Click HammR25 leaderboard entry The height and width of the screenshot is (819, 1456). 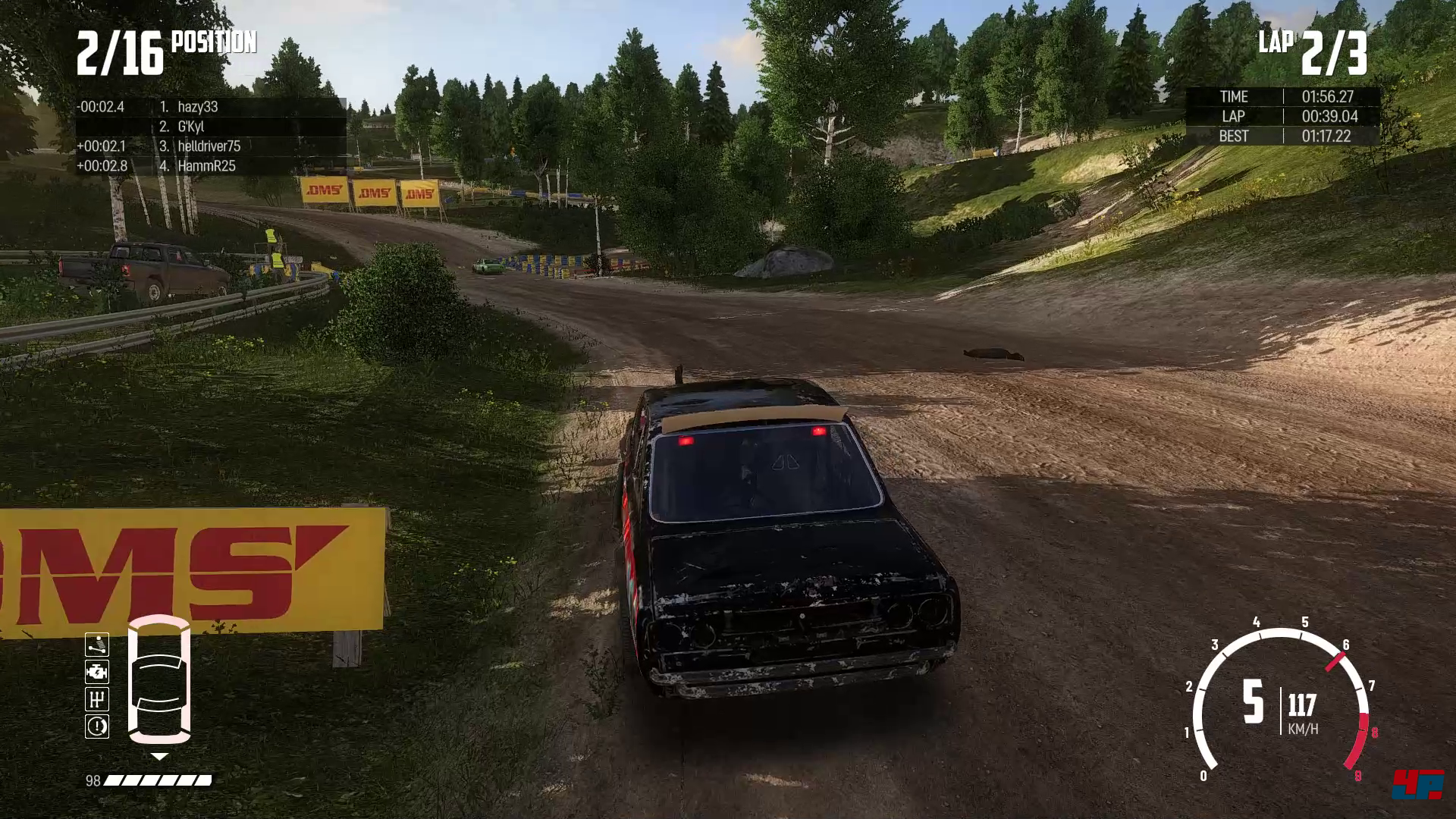point(206,166)
